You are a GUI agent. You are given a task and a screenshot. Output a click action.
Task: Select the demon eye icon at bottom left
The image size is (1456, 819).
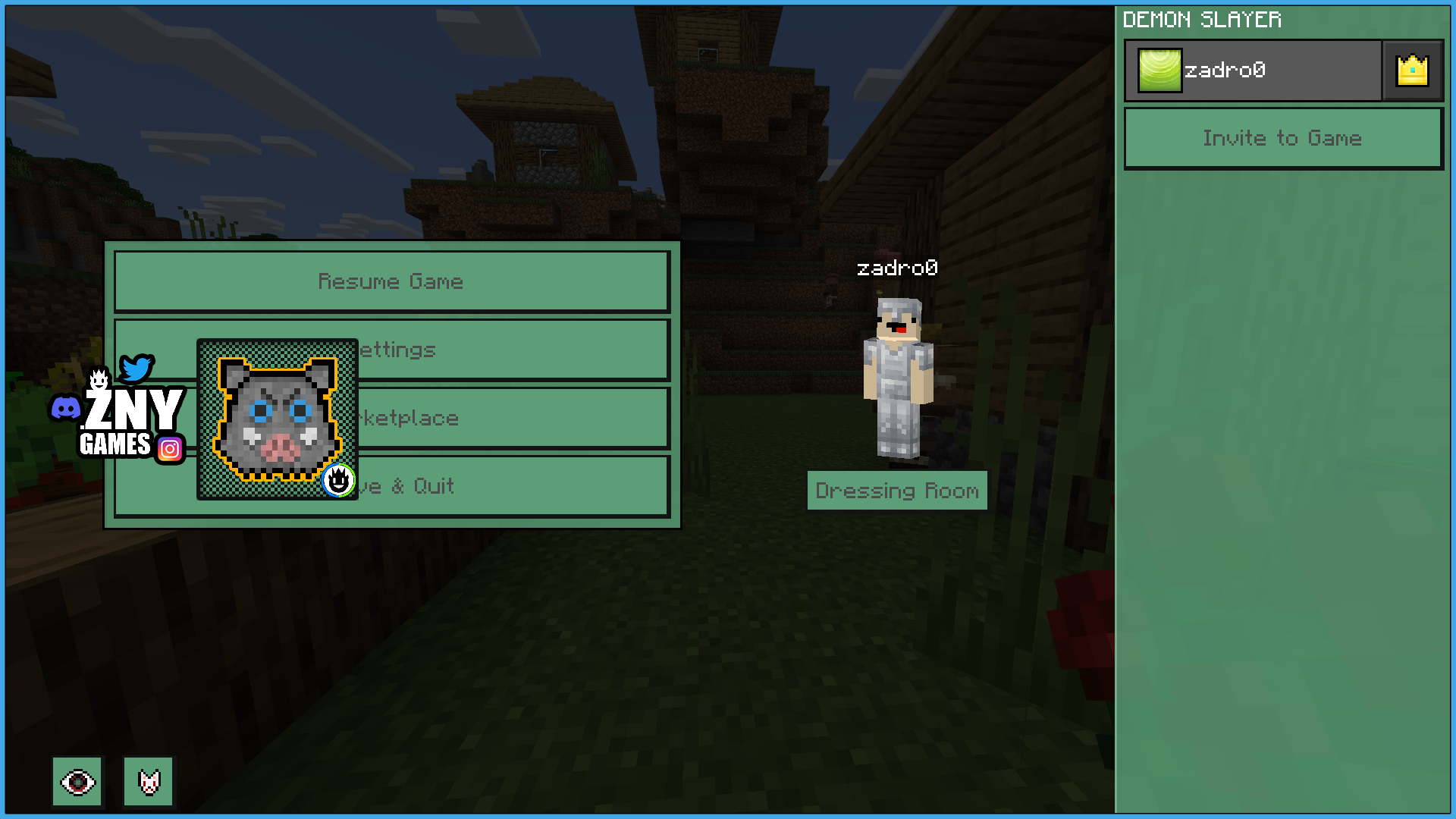[77, 781]
